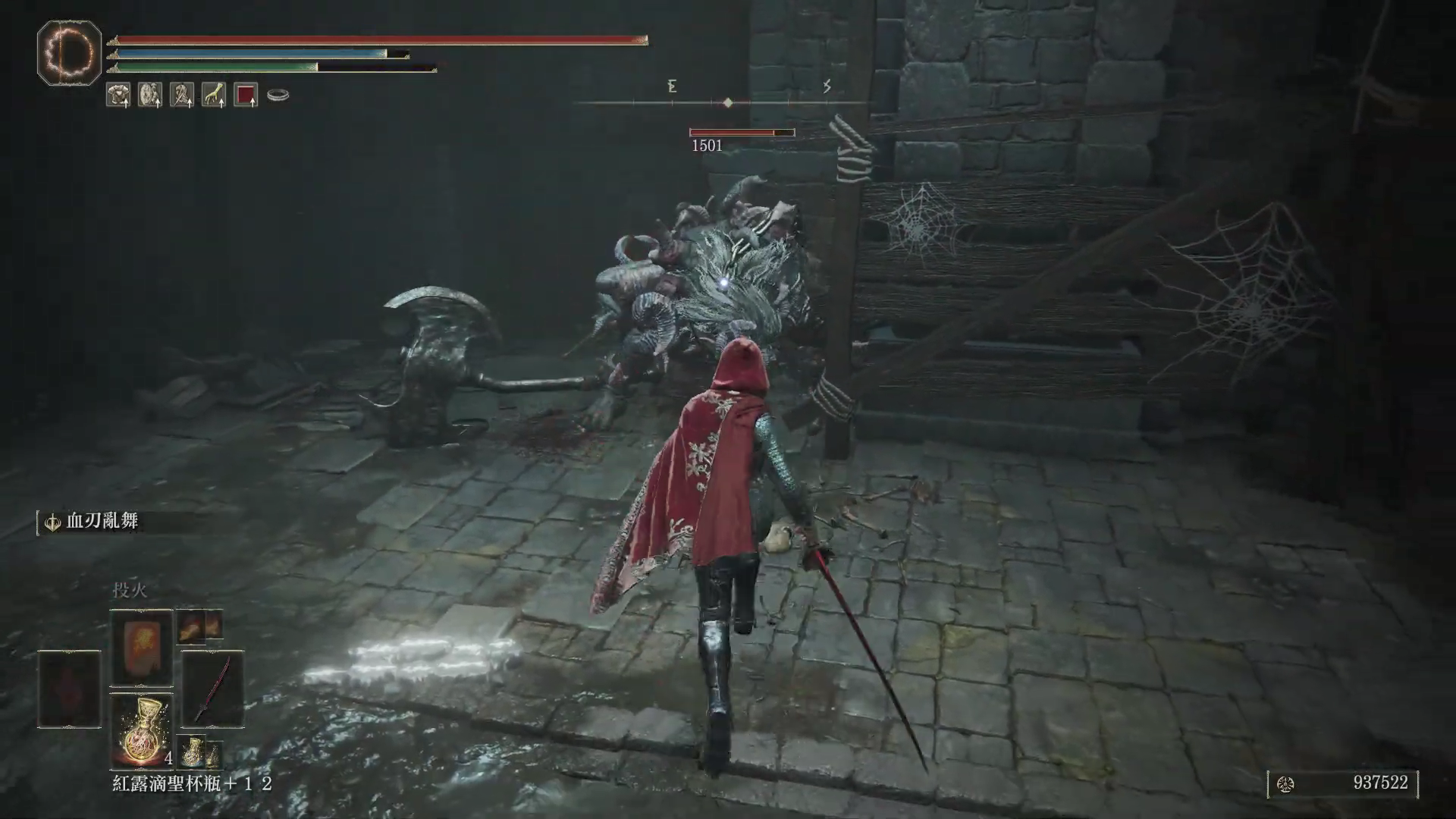Click the sword and helmet buff icon

click(x=181, y=95)
